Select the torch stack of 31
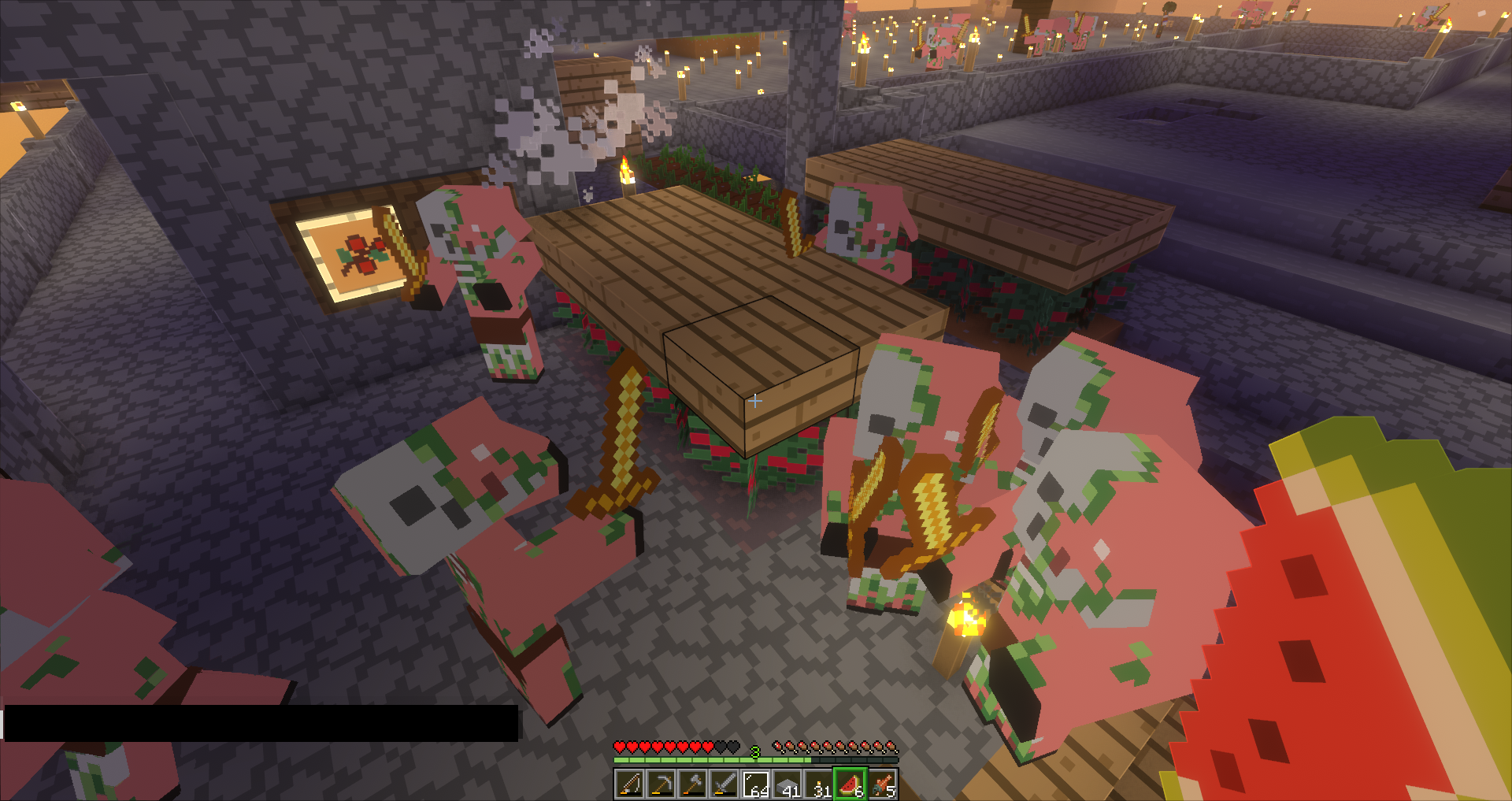 (818, 784)
